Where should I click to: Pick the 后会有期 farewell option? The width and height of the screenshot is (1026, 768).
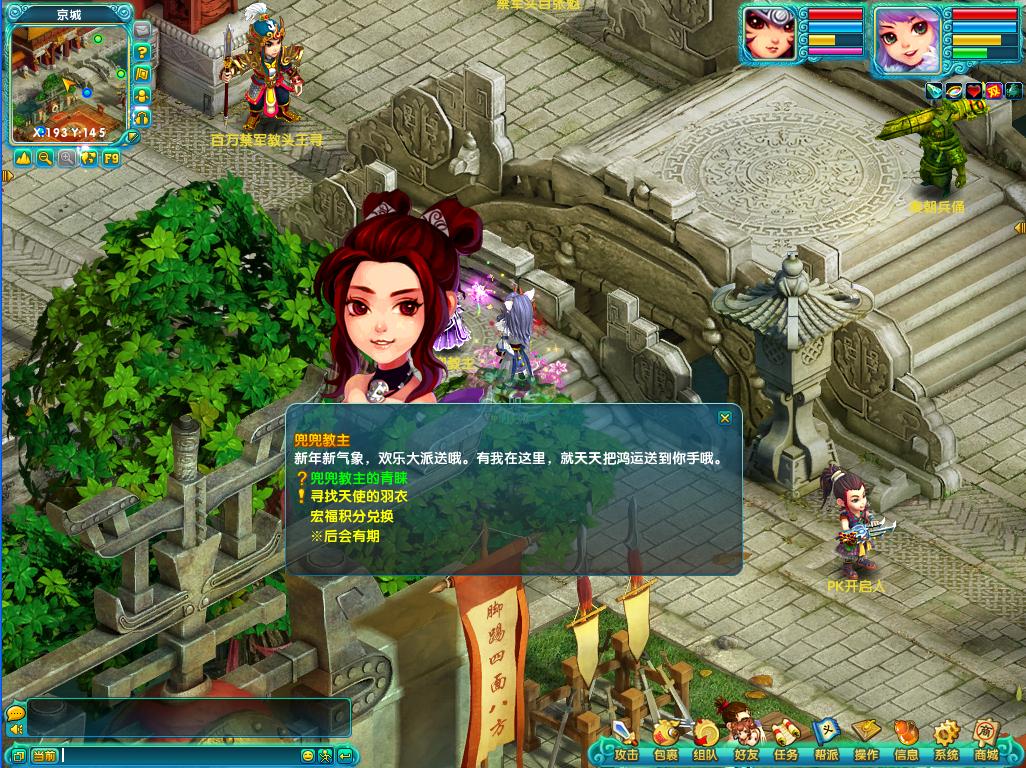[x=344, y=536]
